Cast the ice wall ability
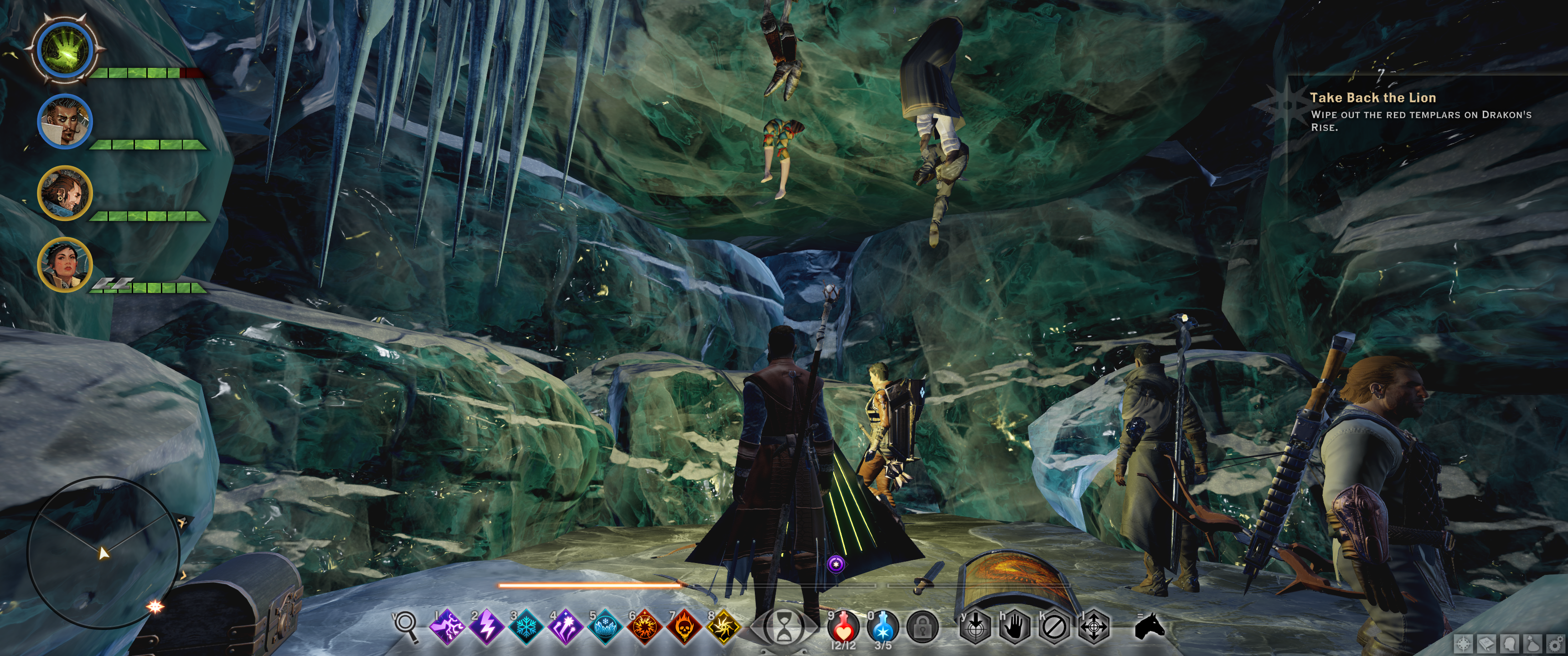 click(x=605, y=626)
